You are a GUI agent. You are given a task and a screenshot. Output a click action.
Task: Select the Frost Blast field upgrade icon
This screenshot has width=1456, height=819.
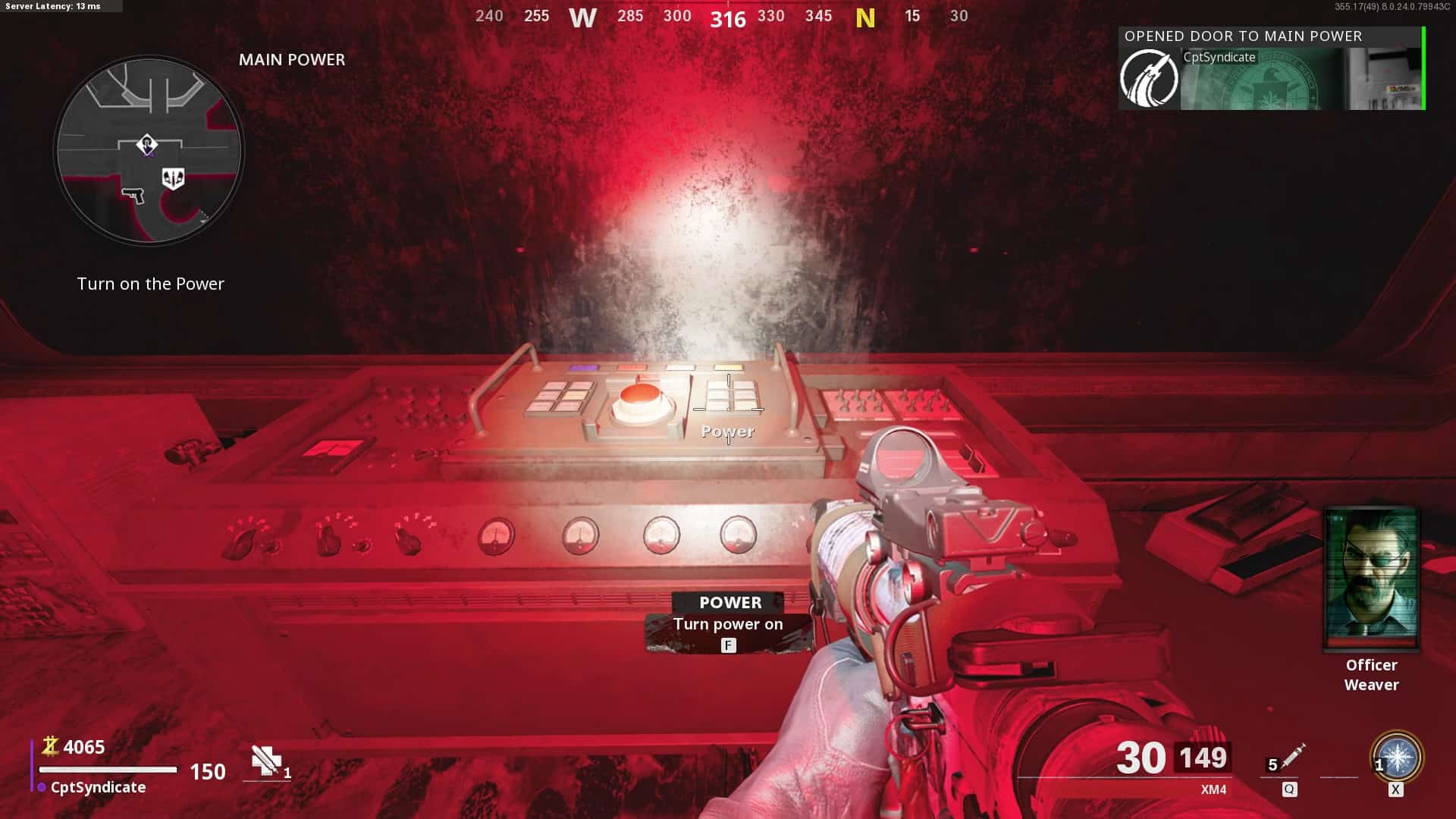coord(1396,758)
